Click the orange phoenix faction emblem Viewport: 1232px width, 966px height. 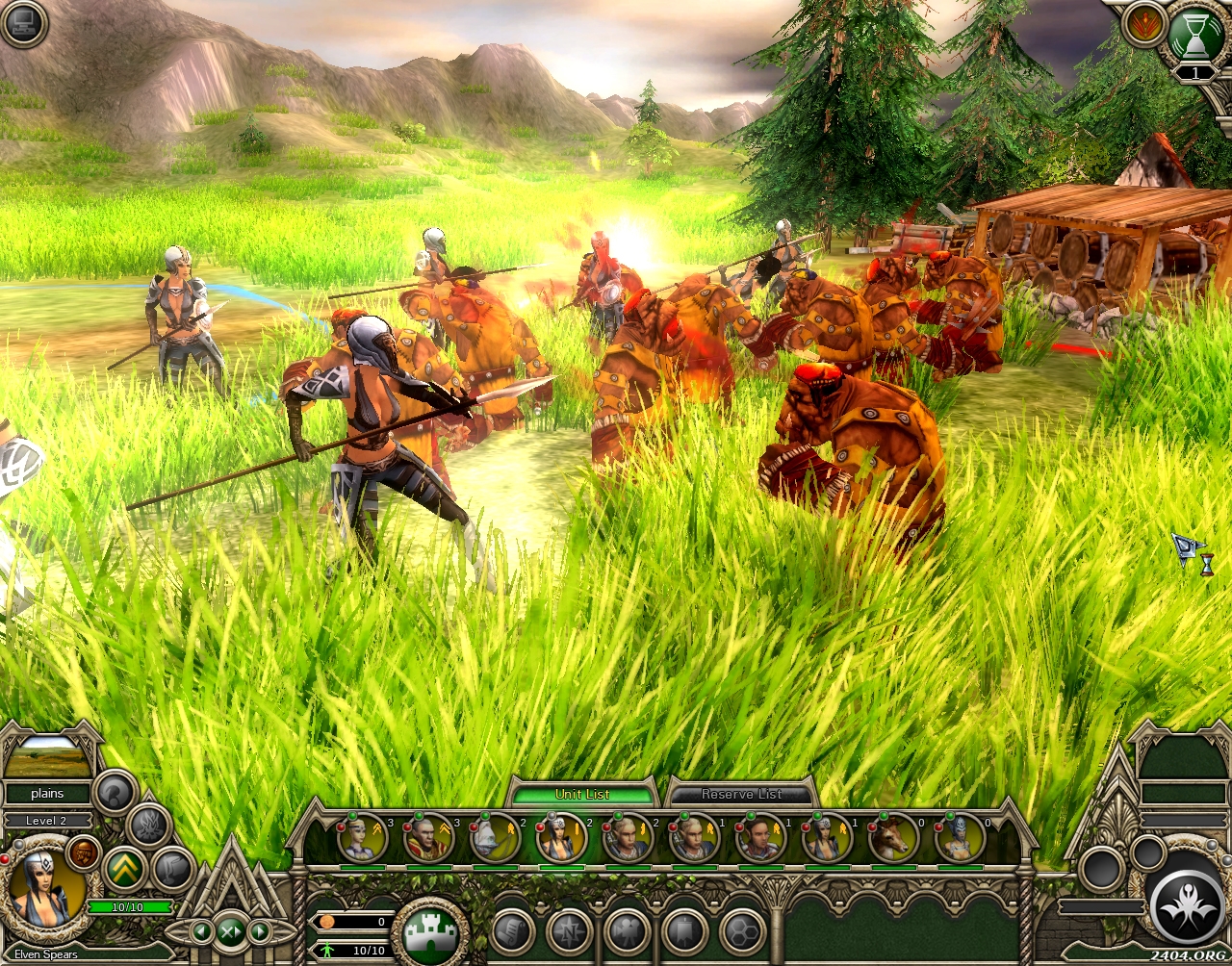[1143, 24]
